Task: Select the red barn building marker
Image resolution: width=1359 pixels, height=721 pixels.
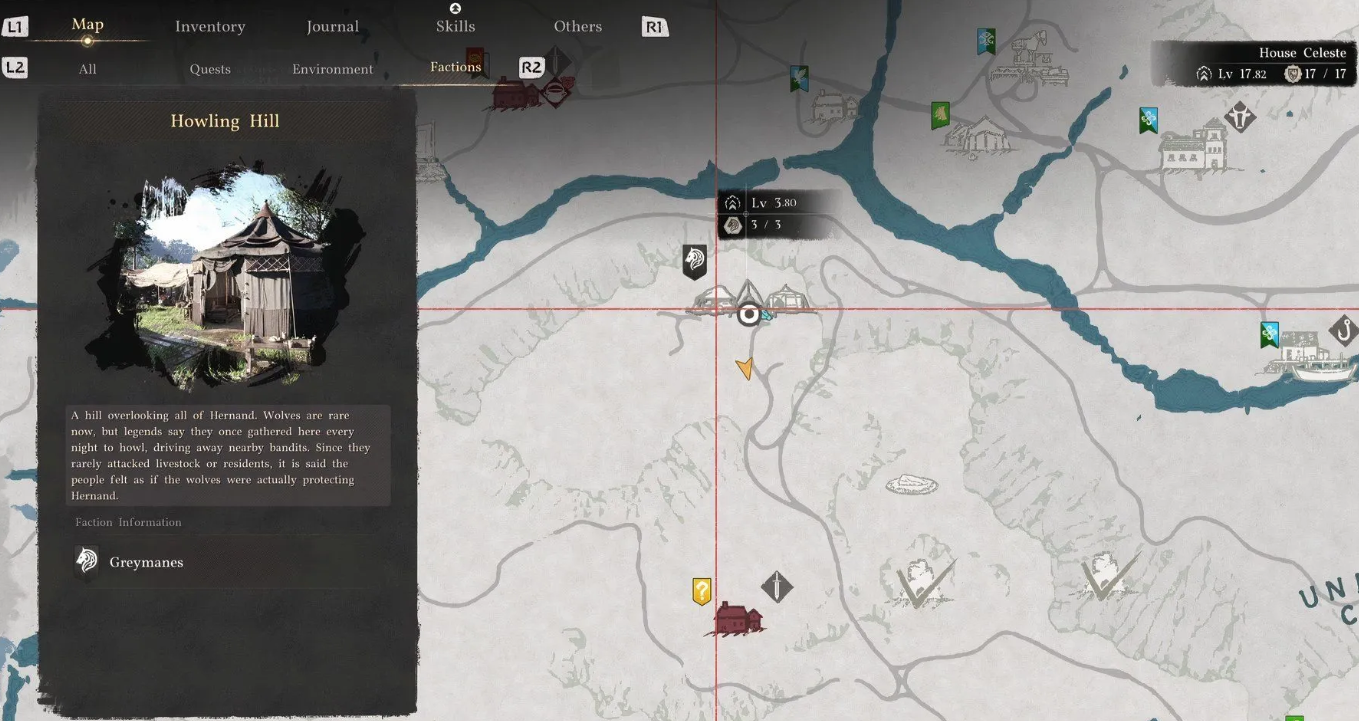Action: [738, 620]
